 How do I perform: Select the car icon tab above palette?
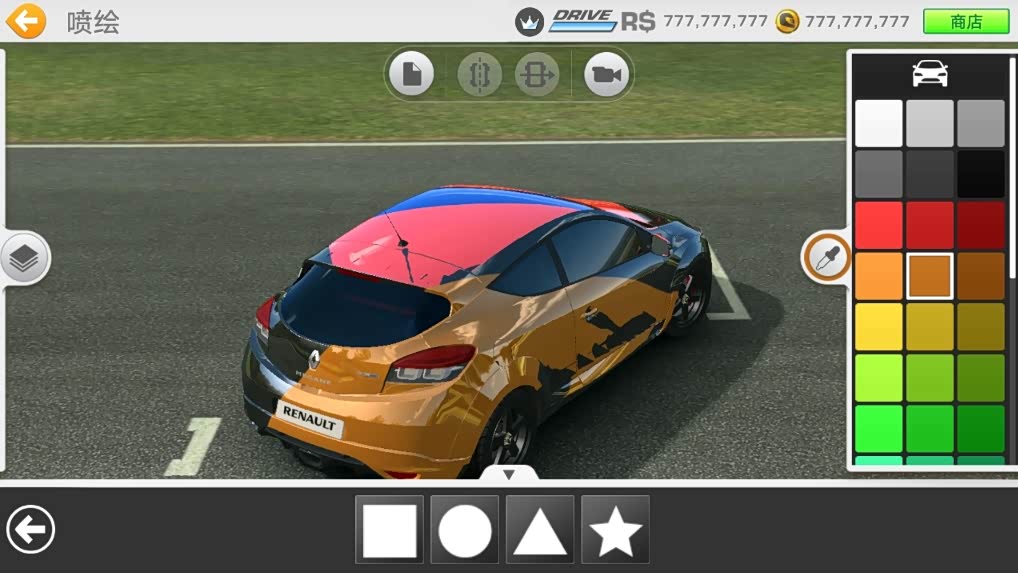pos(930,73)
